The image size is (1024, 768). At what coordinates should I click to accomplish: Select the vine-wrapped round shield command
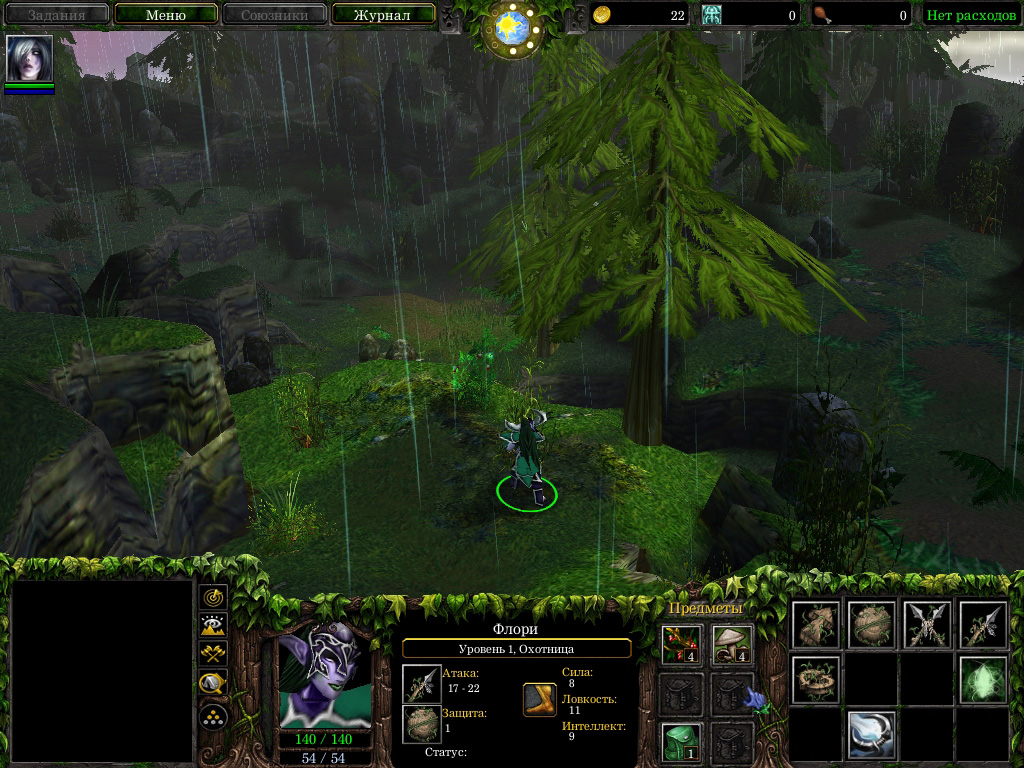871,625
